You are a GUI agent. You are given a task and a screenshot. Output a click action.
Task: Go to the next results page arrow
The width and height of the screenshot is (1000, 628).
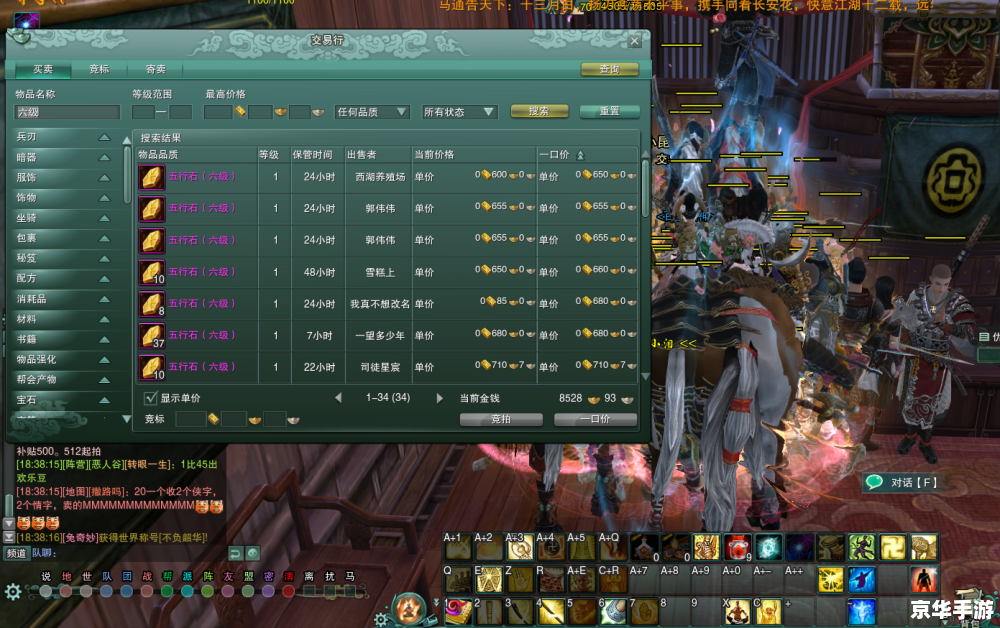pyautogui.click(x=439, y=398)
